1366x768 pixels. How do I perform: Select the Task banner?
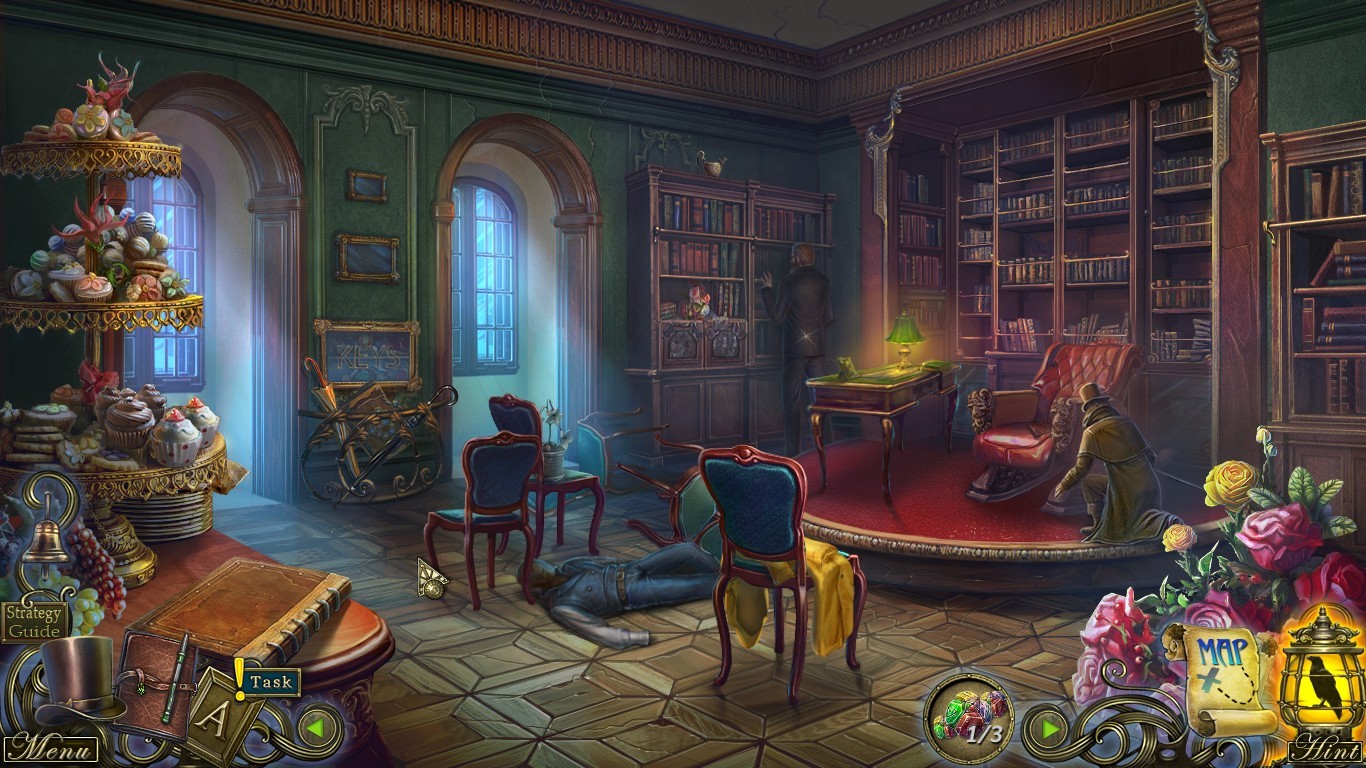[270, 681]
